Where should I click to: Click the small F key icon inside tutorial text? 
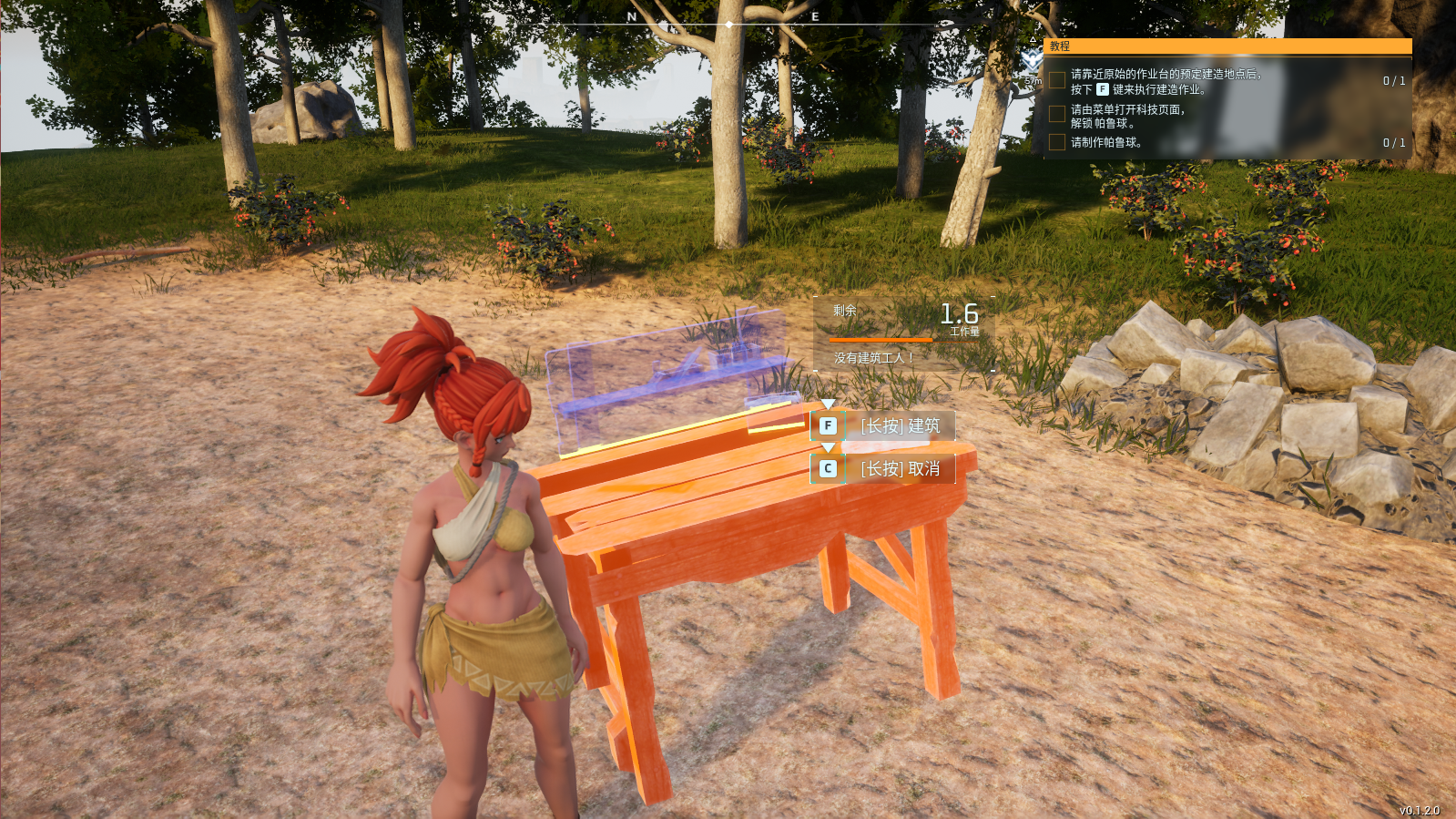(x=1103, y=89)
